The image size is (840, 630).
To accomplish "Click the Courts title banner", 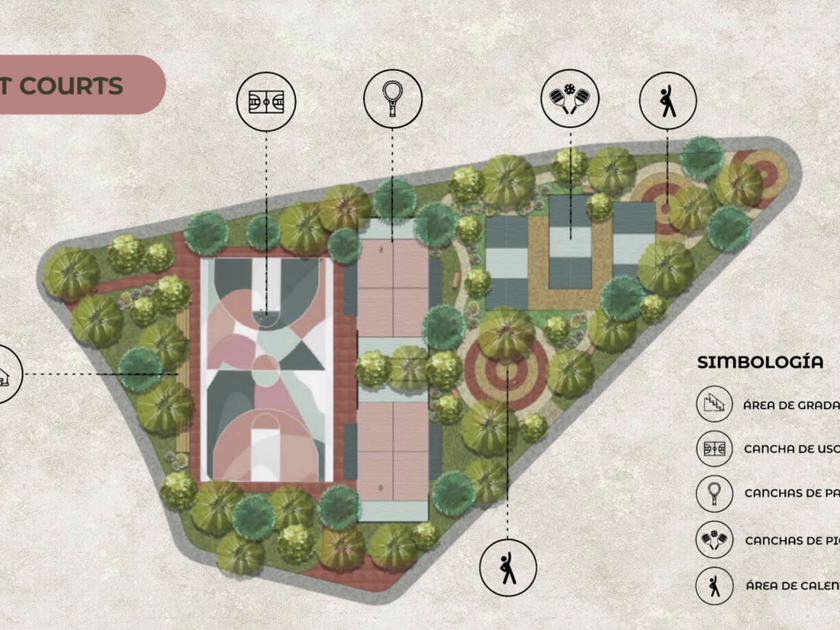I will tap(78, 84).
